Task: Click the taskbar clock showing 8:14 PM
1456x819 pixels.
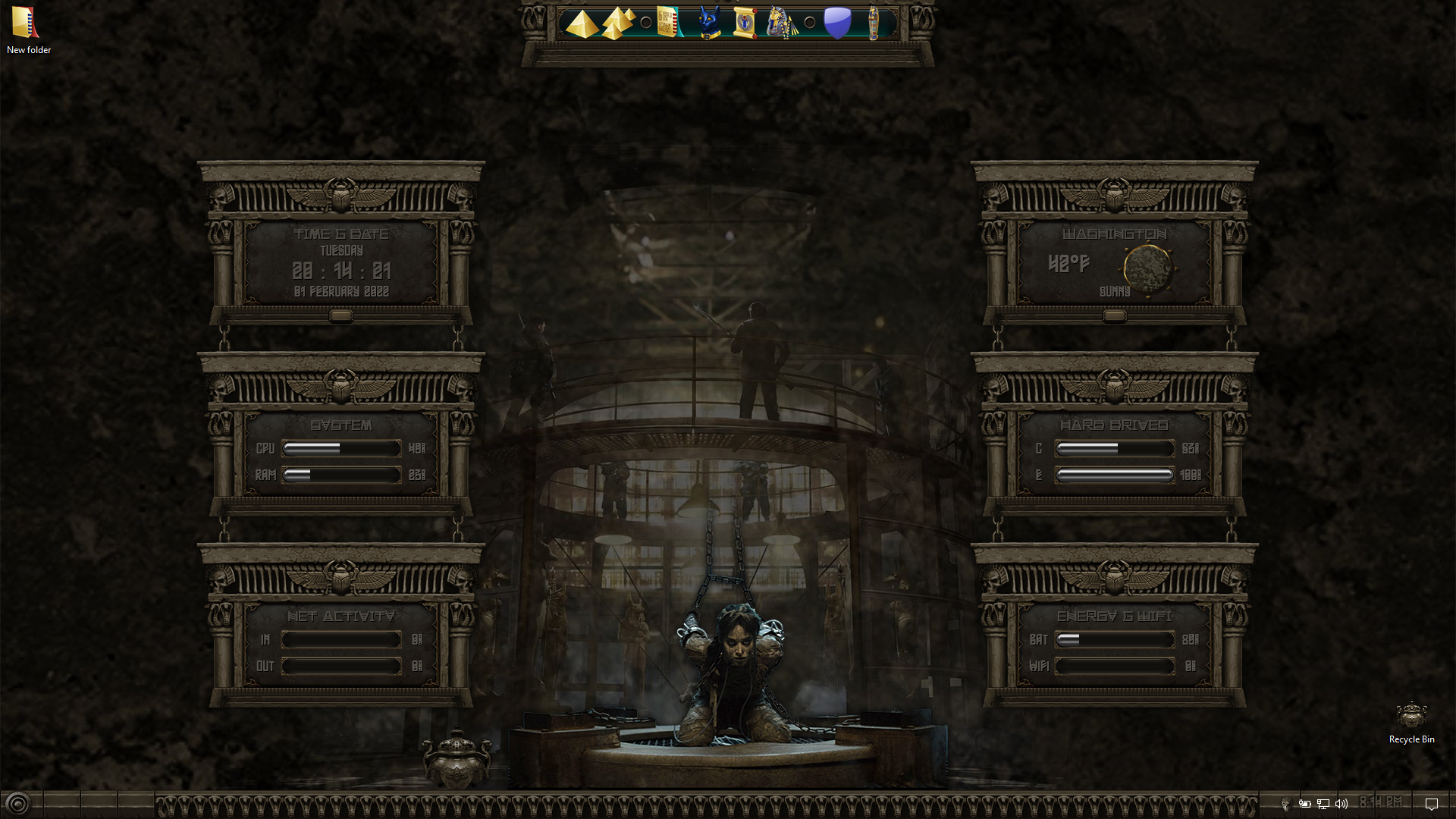Action: (x=1381, y=802)
